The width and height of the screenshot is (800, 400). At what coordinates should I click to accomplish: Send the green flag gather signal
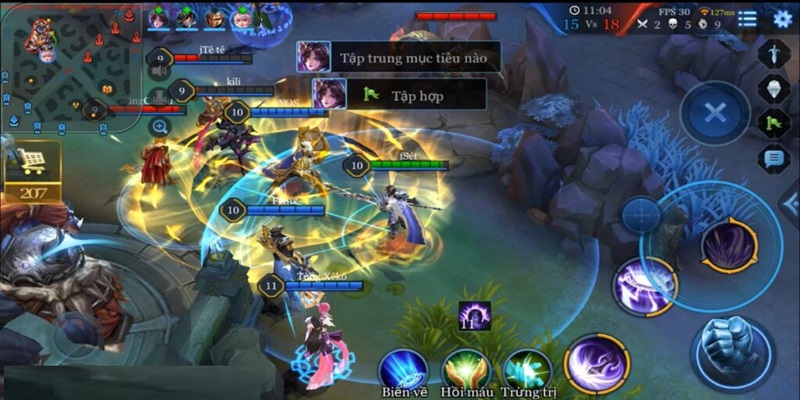(774, 124)
